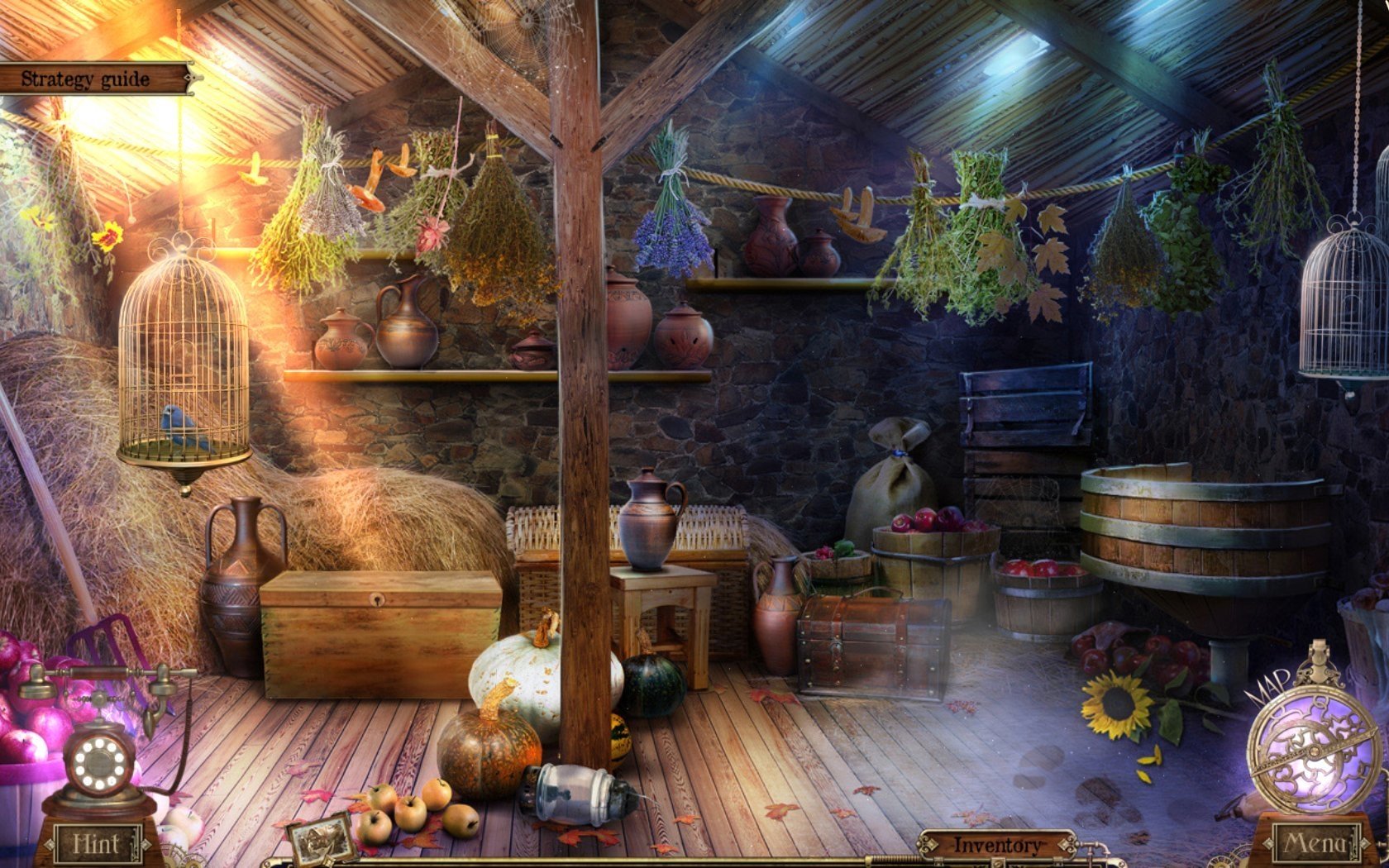Use the Hint button

97,843
